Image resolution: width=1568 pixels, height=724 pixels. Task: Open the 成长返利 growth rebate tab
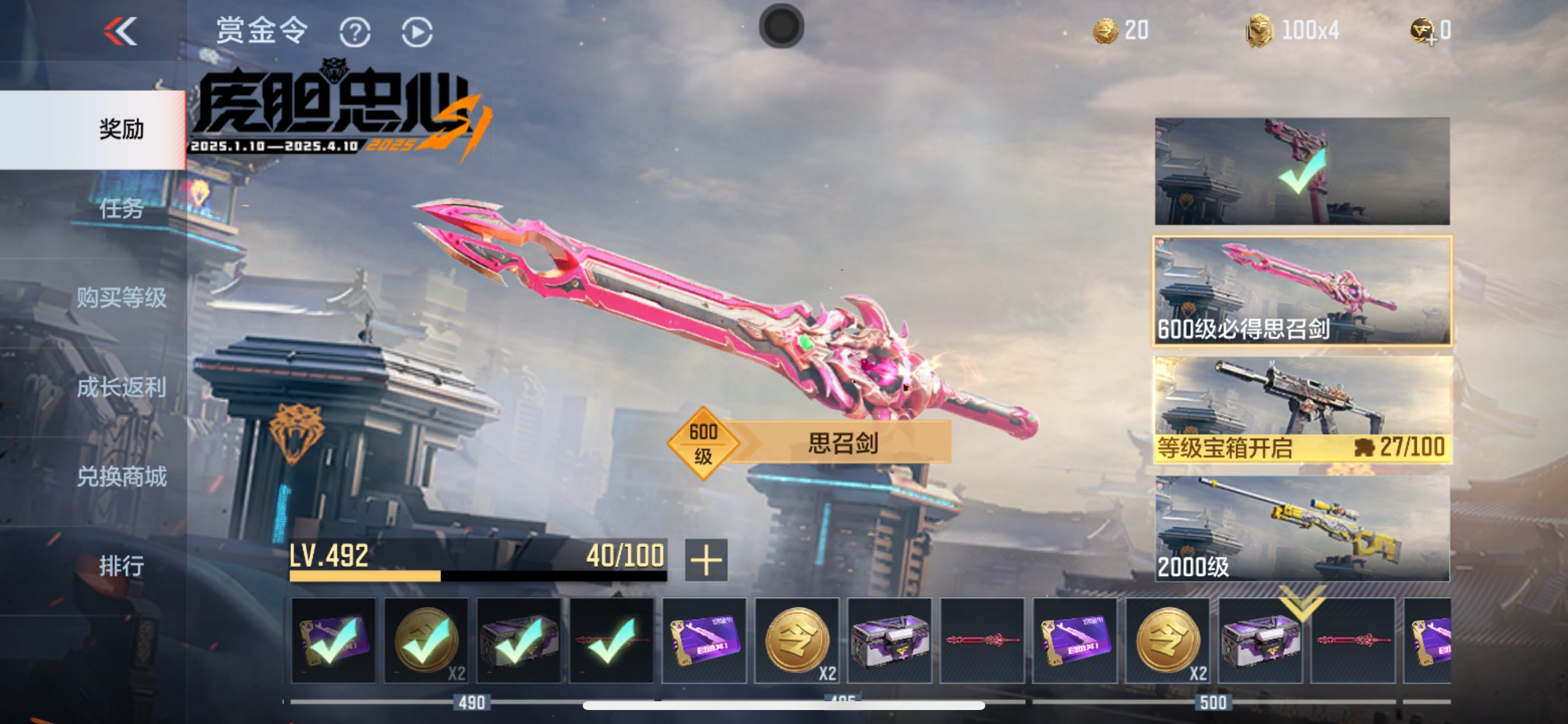(x=121, y=387)
